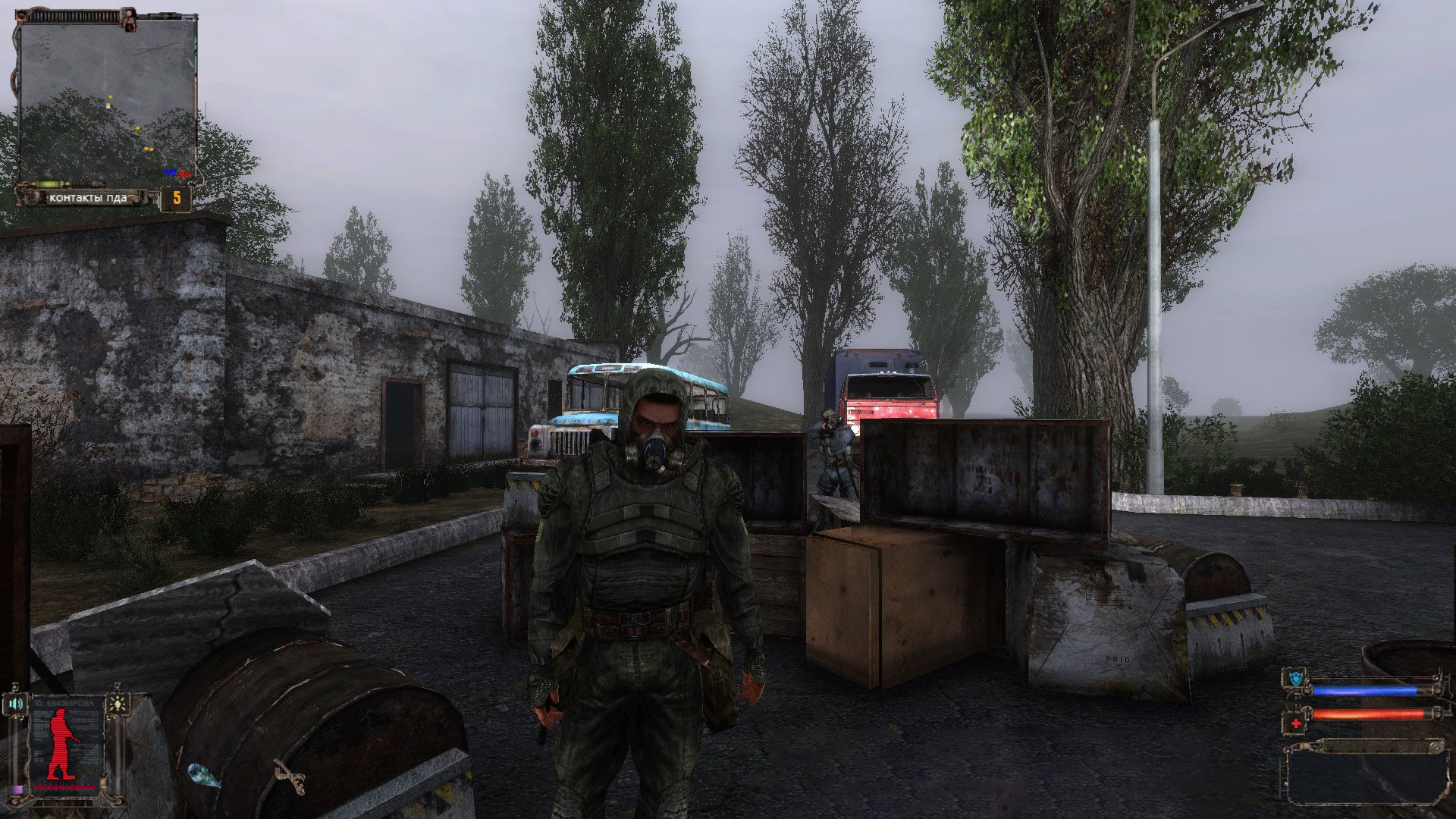Click the light bulb visibility icon

click(118, 703)
